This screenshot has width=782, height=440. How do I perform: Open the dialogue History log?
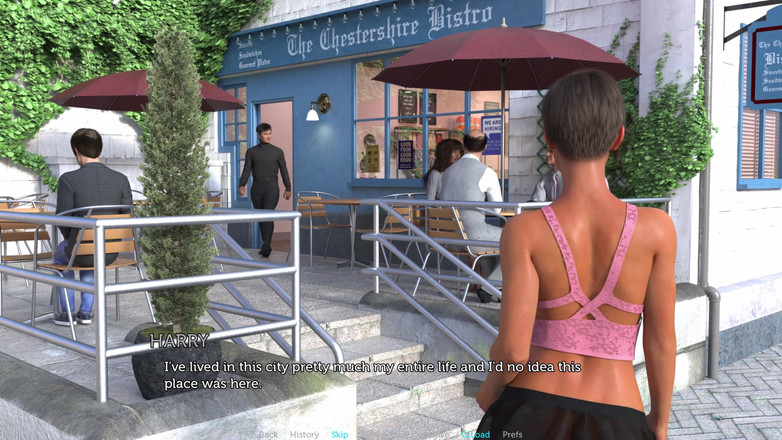304,434
